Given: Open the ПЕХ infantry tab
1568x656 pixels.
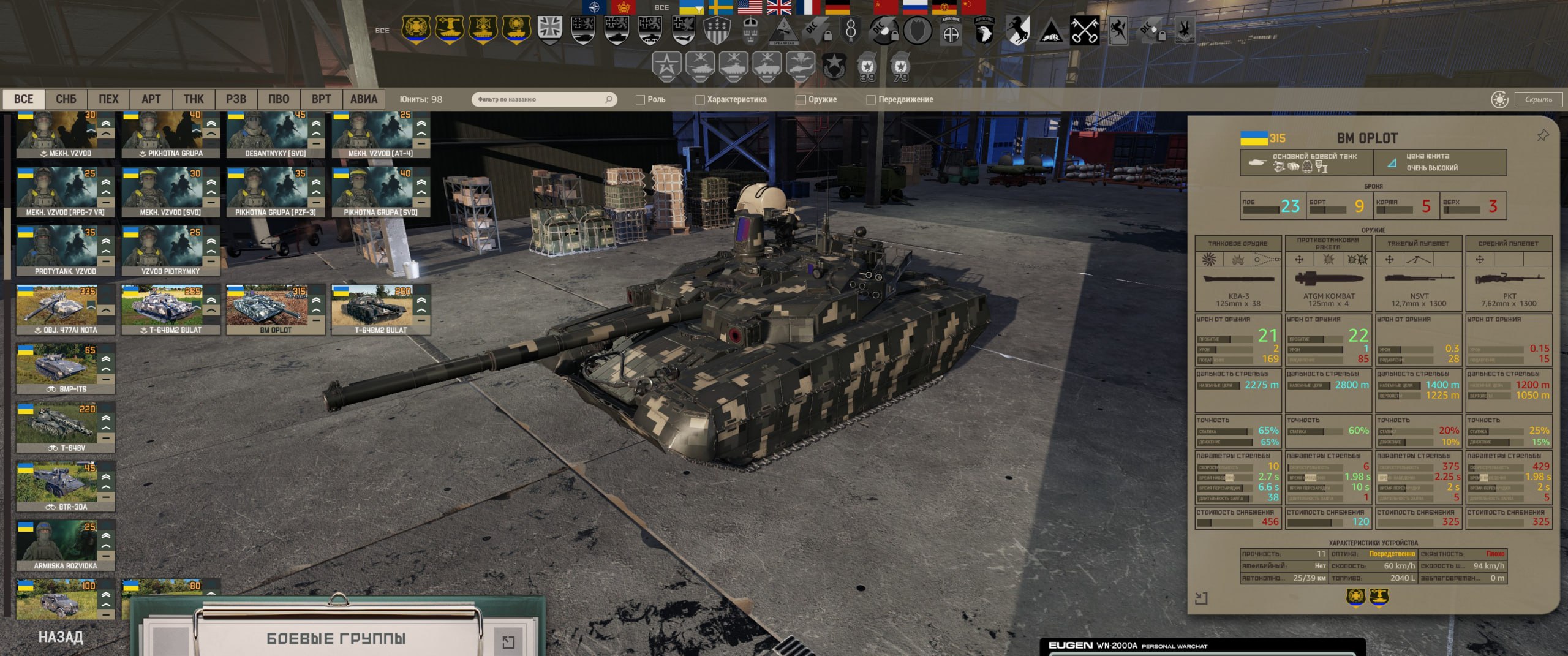Looking at the screenshot, I should click(x=108, y=99).
